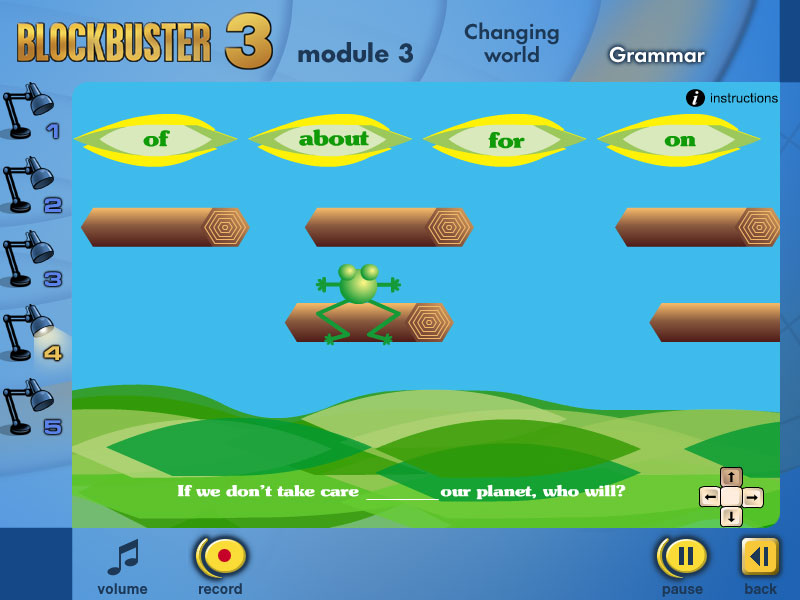Choose the answer leaf labeled "on"
The image size is (800, 600).
point(680,140)
